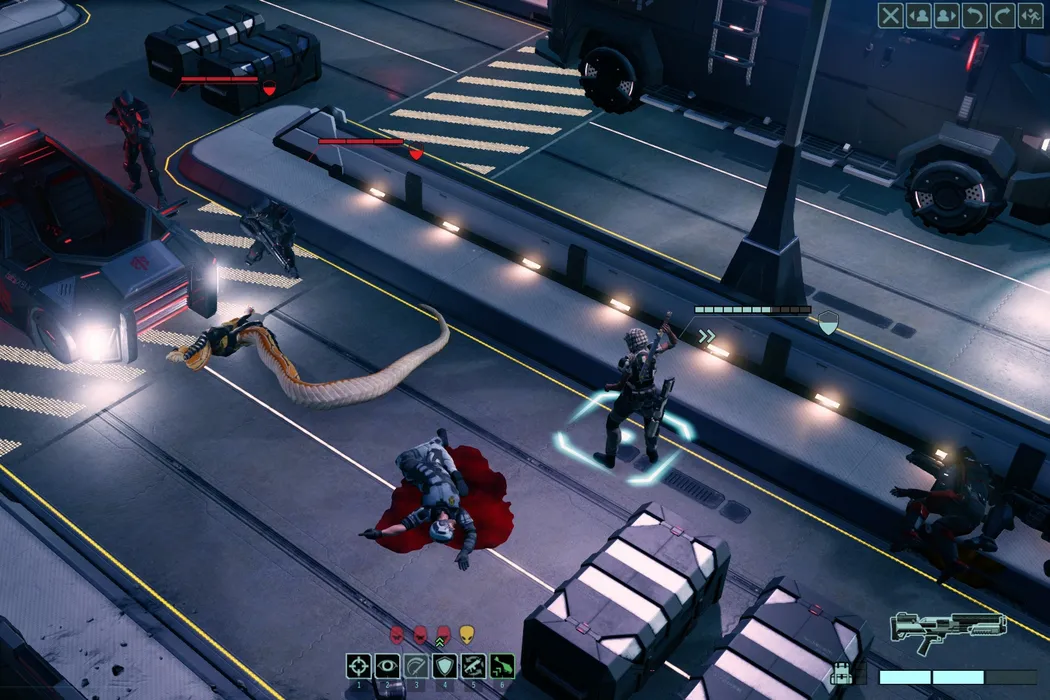Select the sword Slash ability

coord(416,666)
